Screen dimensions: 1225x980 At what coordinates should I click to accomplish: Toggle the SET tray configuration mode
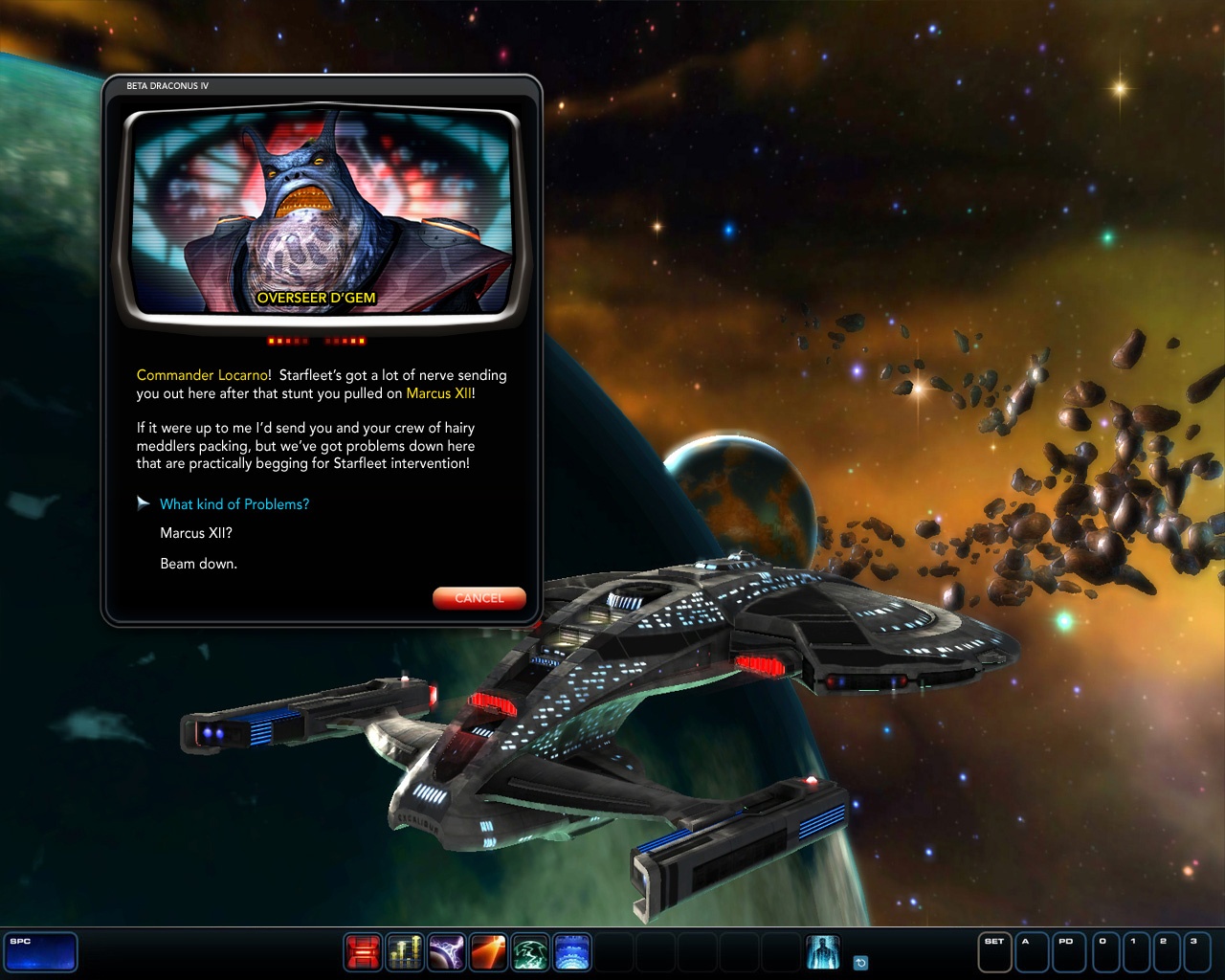pyautogui.click(x=993, y=951)
